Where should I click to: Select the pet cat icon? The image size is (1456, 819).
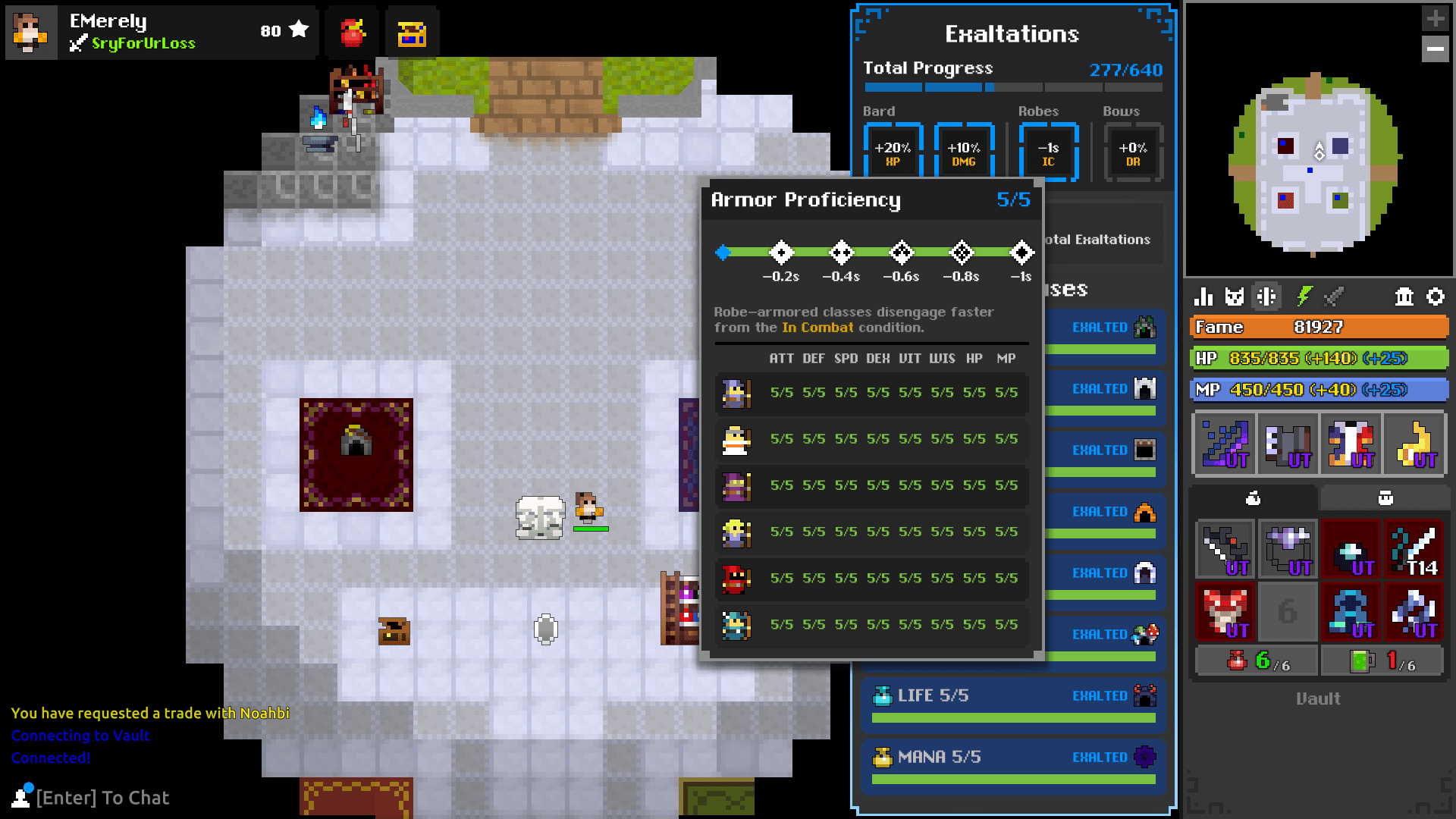[x=1235, y=297]
